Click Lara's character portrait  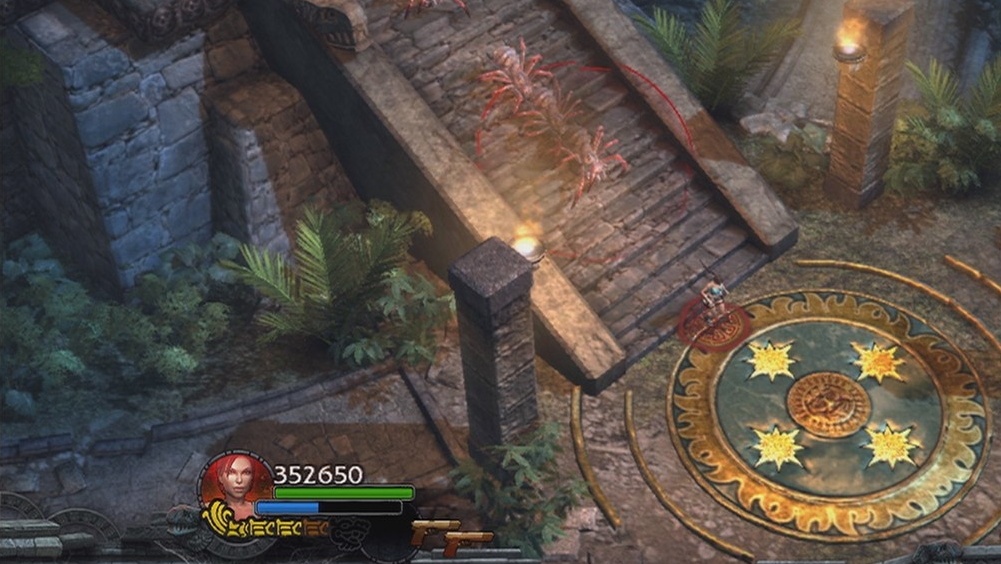(236, 482)
